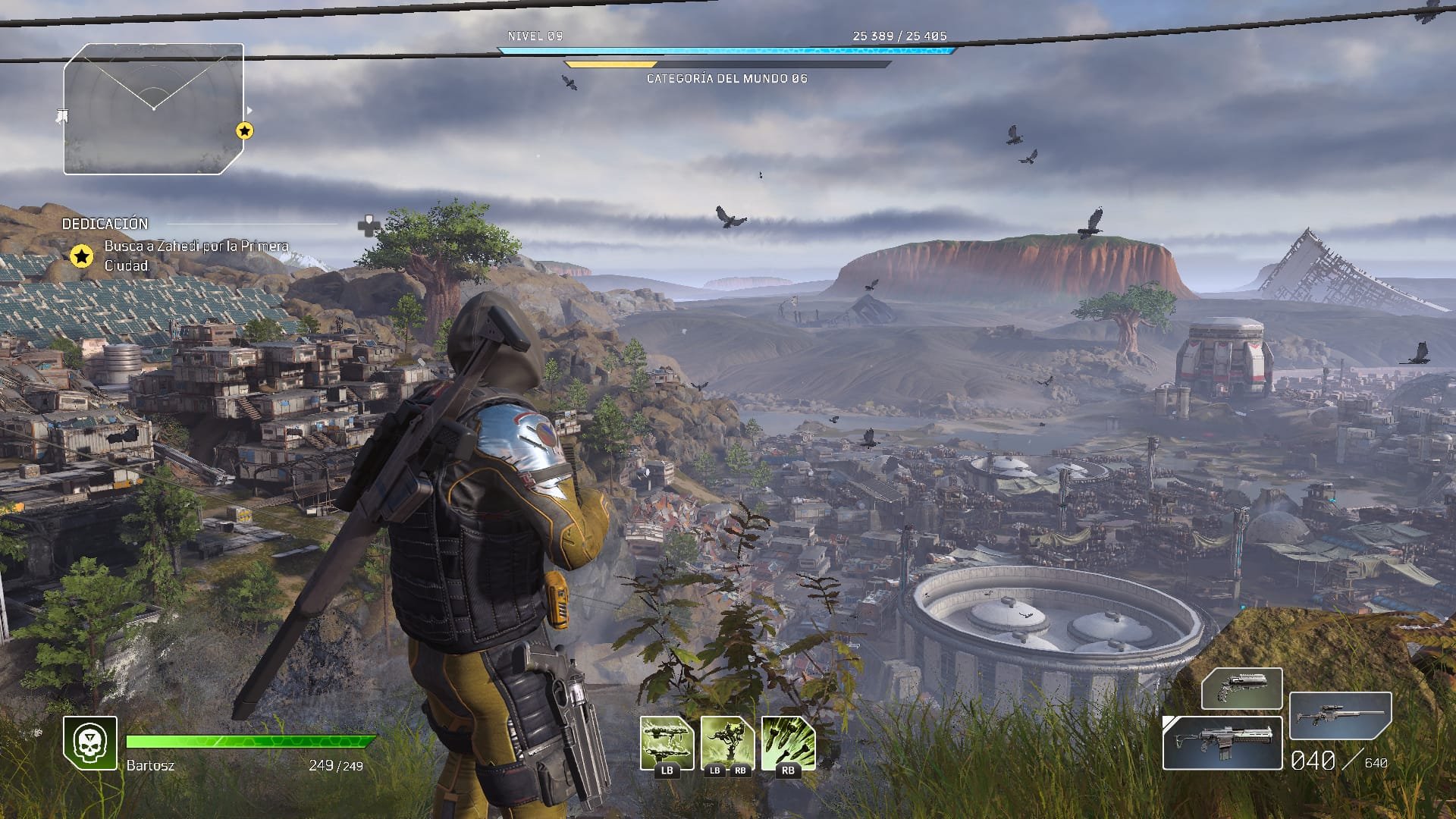
Task: Choose the equipped assault rifle slot
Action: (x=1222, y=742)
